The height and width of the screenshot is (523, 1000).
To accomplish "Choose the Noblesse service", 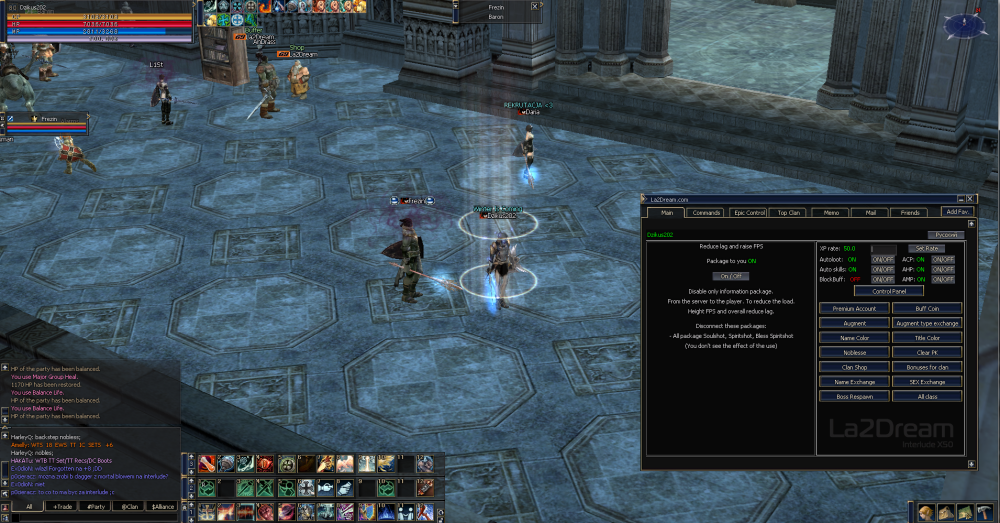I will [854, 353].
